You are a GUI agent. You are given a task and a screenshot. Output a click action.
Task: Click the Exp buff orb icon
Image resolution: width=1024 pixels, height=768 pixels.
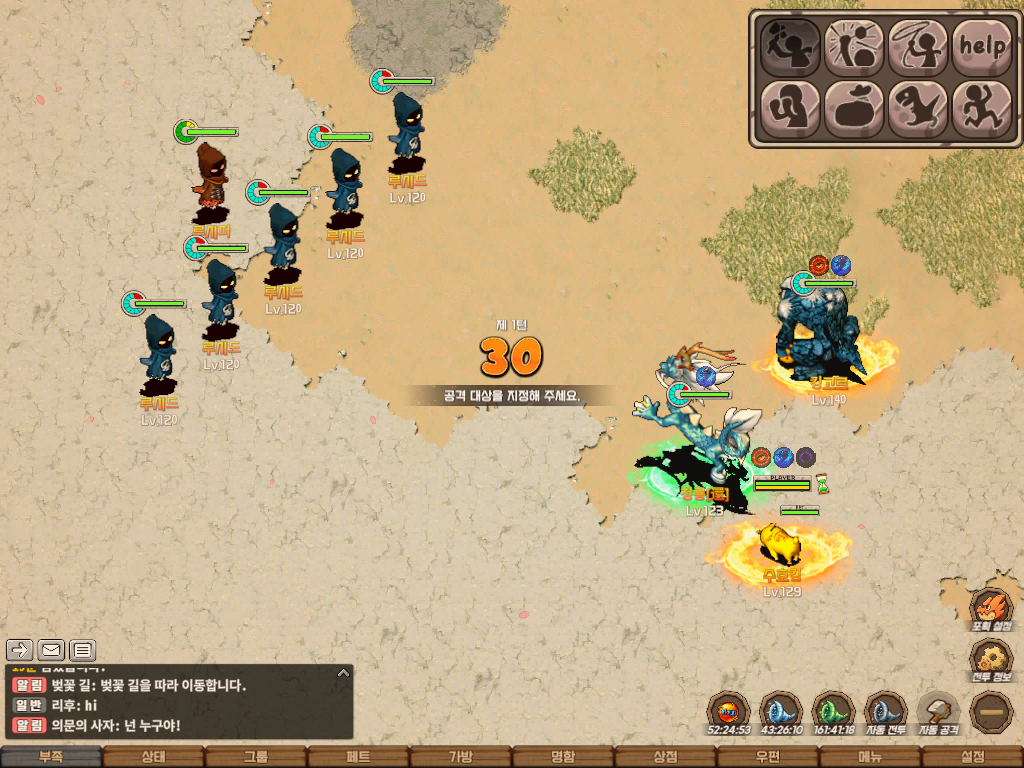click(x=728, y=712)
